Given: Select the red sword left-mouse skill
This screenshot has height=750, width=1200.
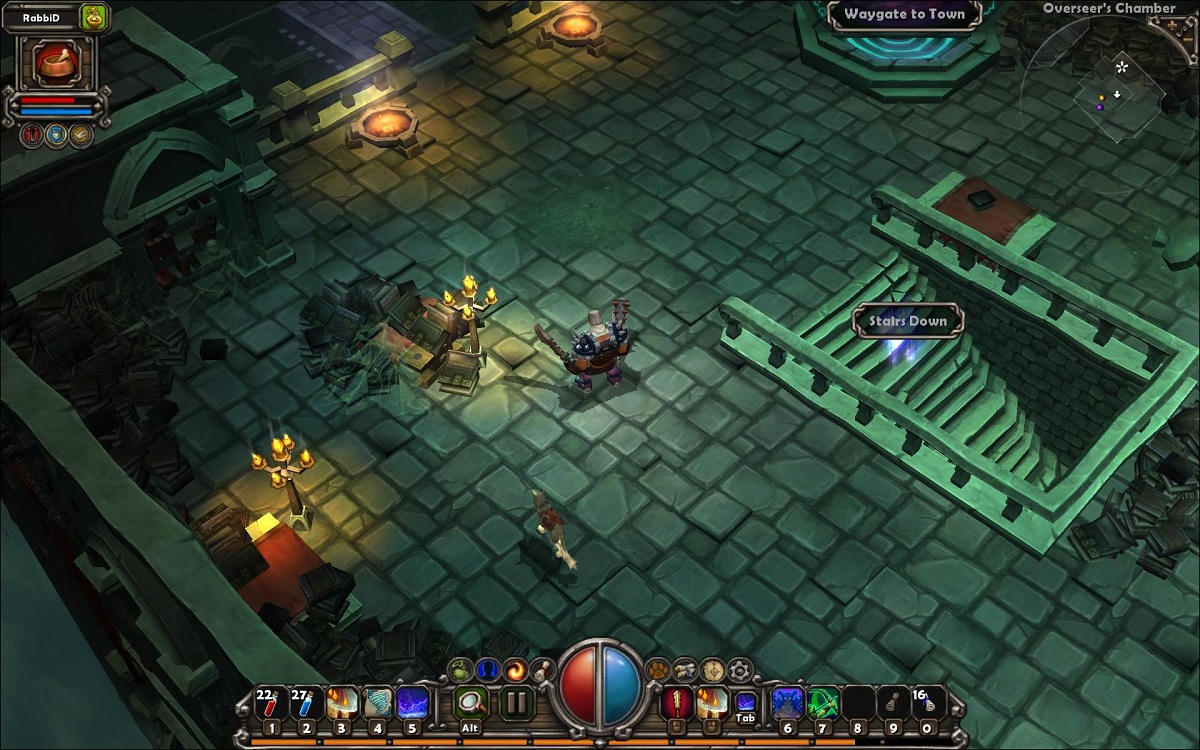Looking at the screenshot, I should pyautogui.click(x=677, y=703).
